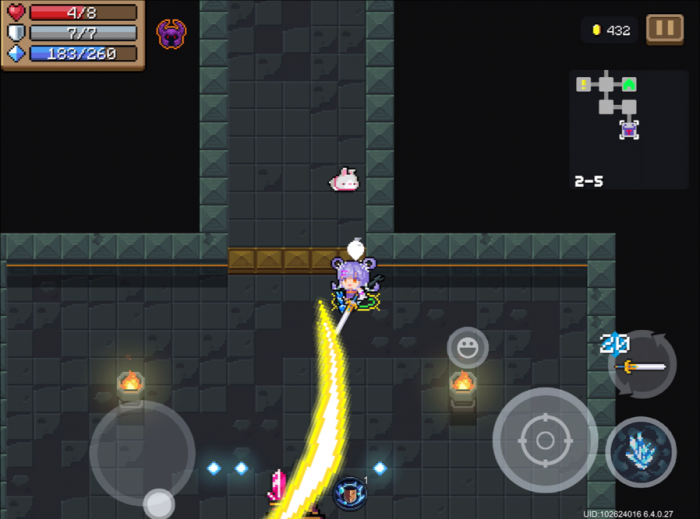Image resolution: width=700 pixels, height=519 pixels.
Task: Tap the crosshair attack button
Action: [545, 440]
